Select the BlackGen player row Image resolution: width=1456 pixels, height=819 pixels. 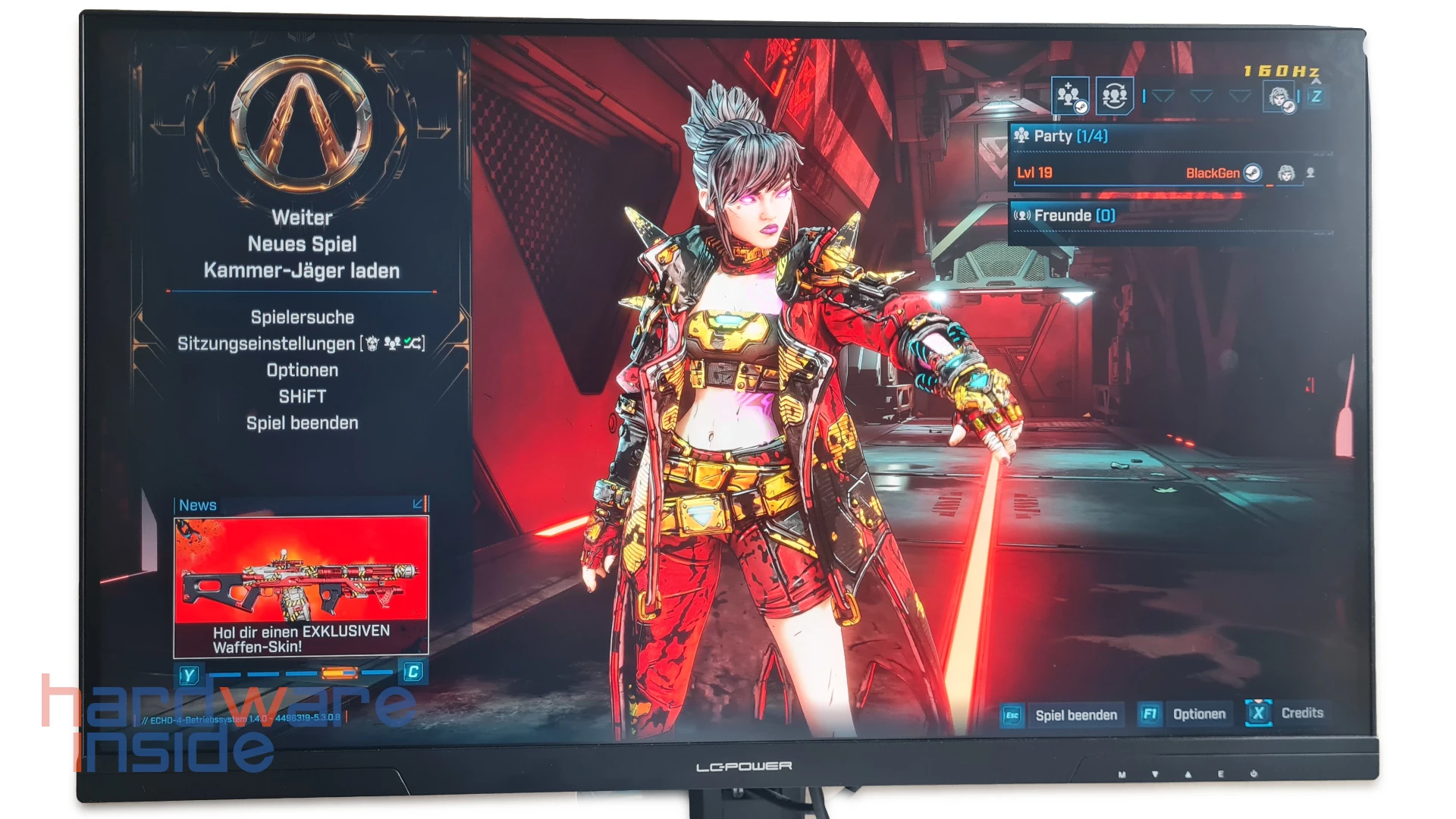(1137, 173)
